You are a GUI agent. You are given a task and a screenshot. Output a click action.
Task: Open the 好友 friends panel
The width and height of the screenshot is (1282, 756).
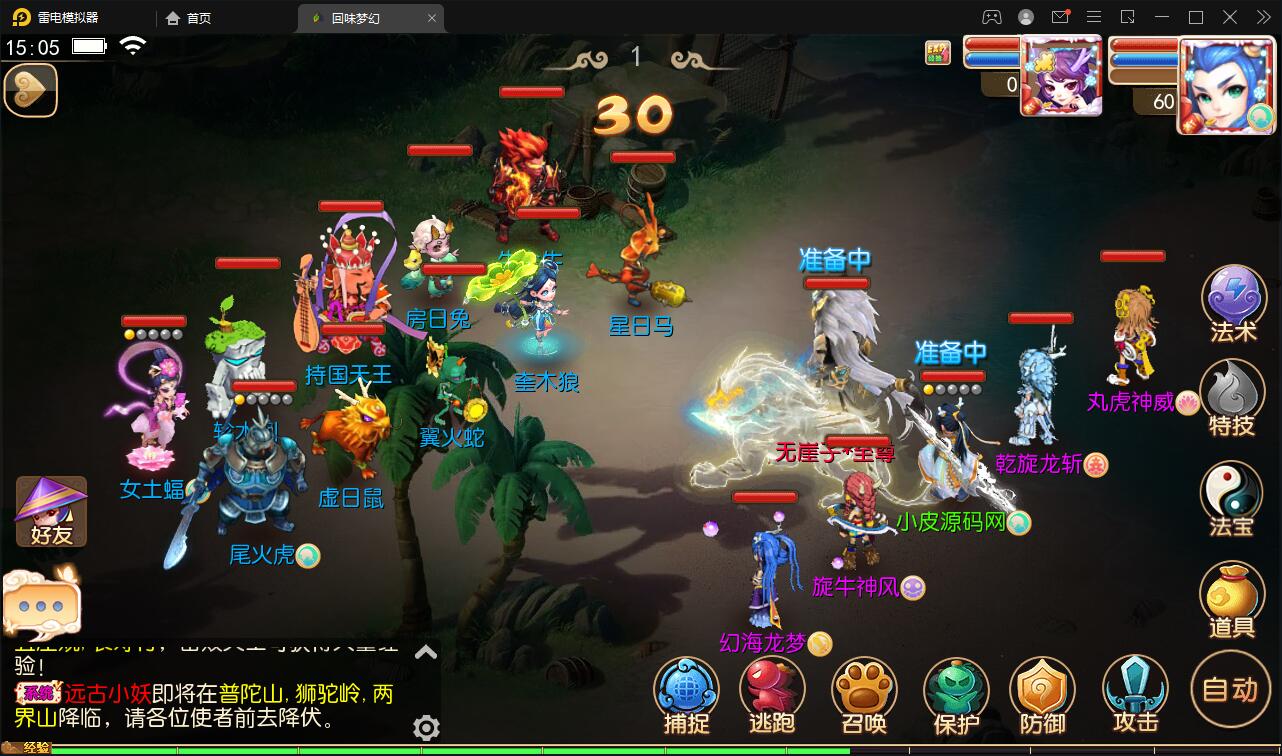(x=48, y=510)
